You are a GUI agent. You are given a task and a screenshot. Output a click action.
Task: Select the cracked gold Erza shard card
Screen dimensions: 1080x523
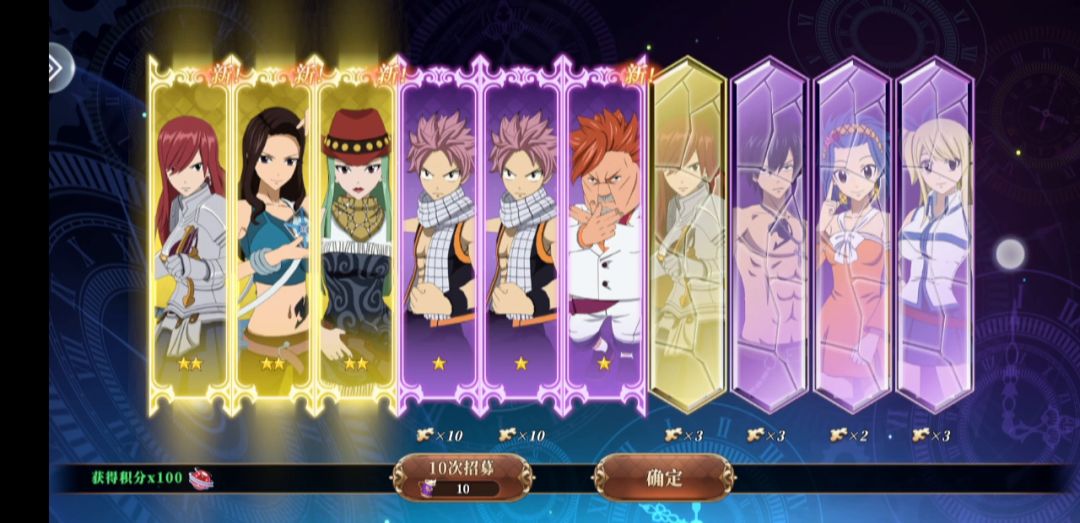tap(687, 235)
